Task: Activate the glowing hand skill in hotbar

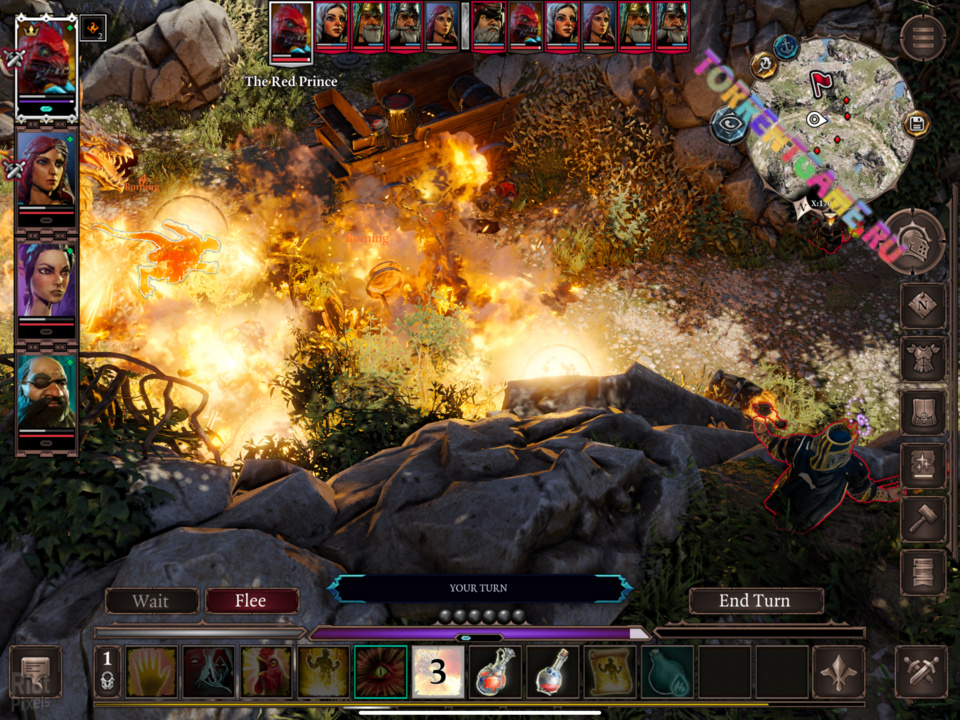Action: pyautogui.click(x=151, y=671)
